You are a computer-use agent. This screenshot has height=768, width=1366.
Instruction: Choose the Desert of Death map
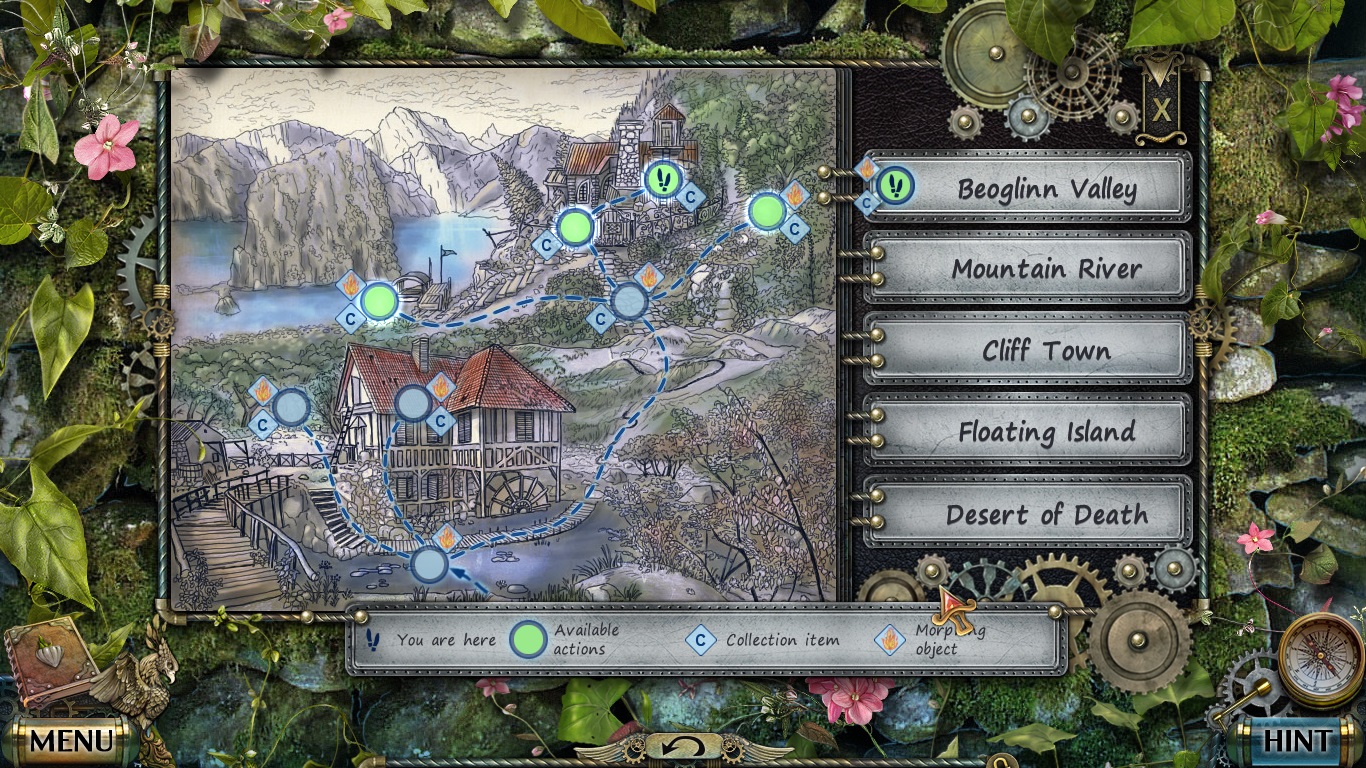pyautogui.click(x=1045, y=514)
